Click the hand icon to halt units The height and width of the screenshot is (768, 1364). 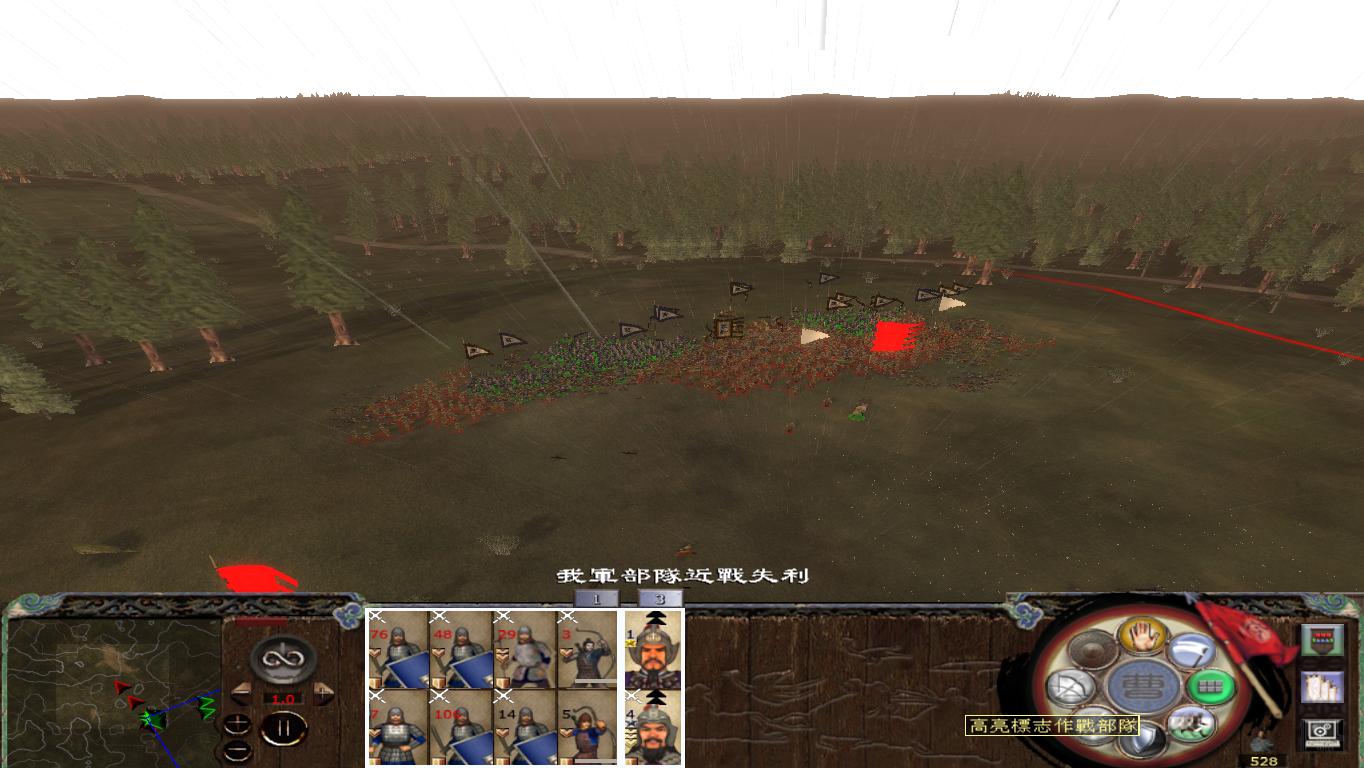pos(1144,637)
